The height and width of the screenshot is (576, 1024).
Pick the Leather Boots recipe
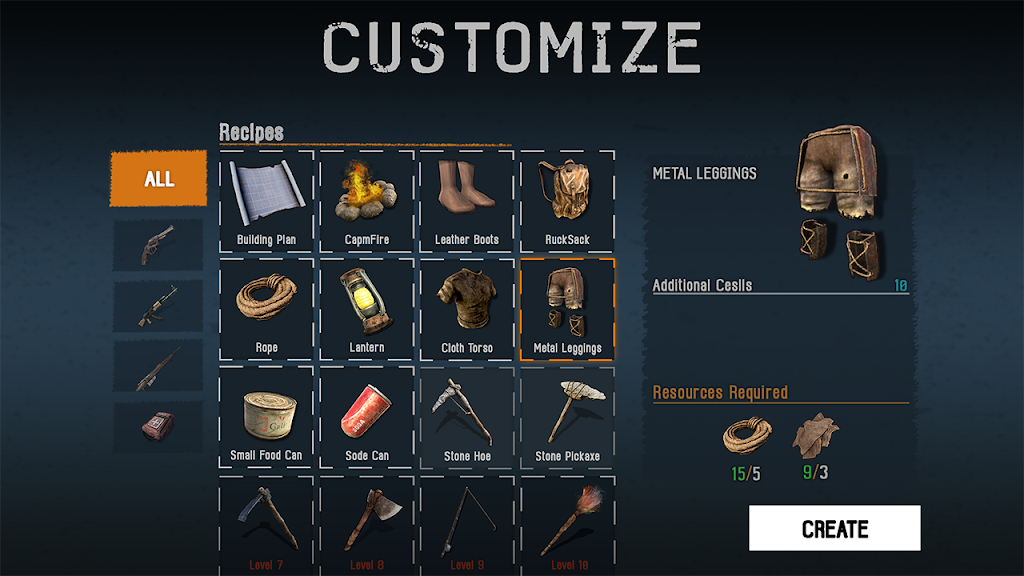point(467,202)
